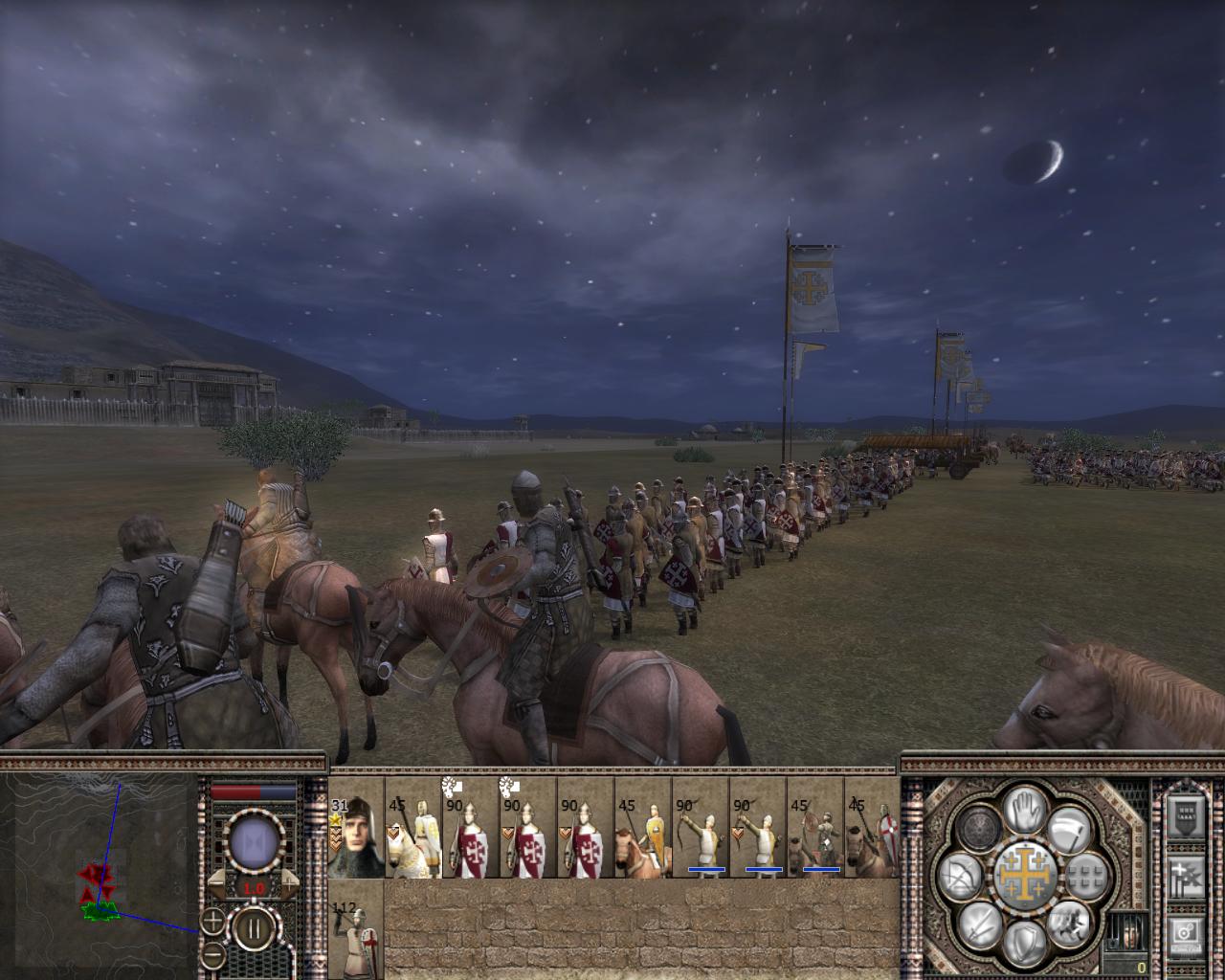Toggle the fire at will bow button
Viewport: 1225px width, 980px height.
[957, 877]
